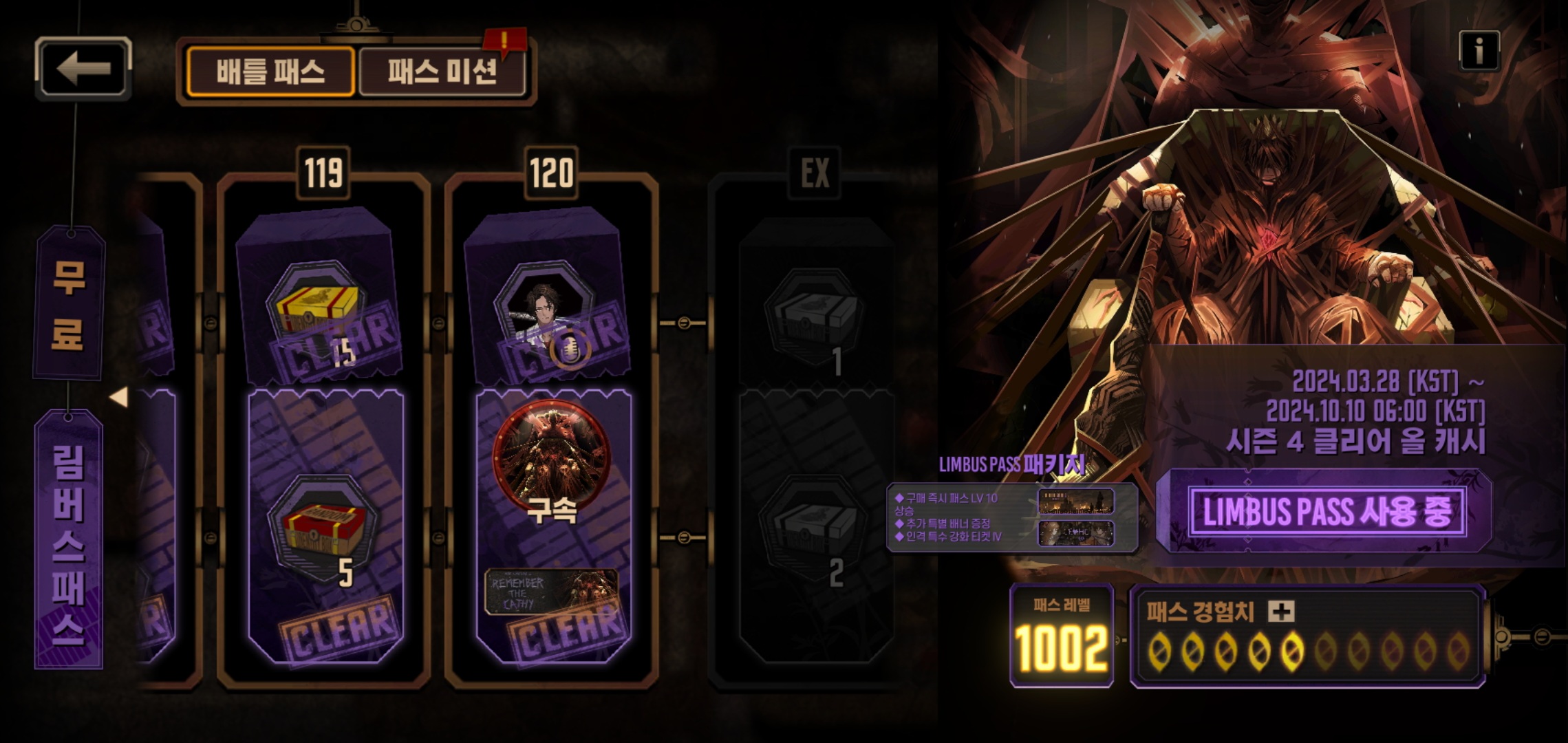Switch to the 배틀 패스 tab
The height and width of the screenshot is (743, 1568).
270,72
